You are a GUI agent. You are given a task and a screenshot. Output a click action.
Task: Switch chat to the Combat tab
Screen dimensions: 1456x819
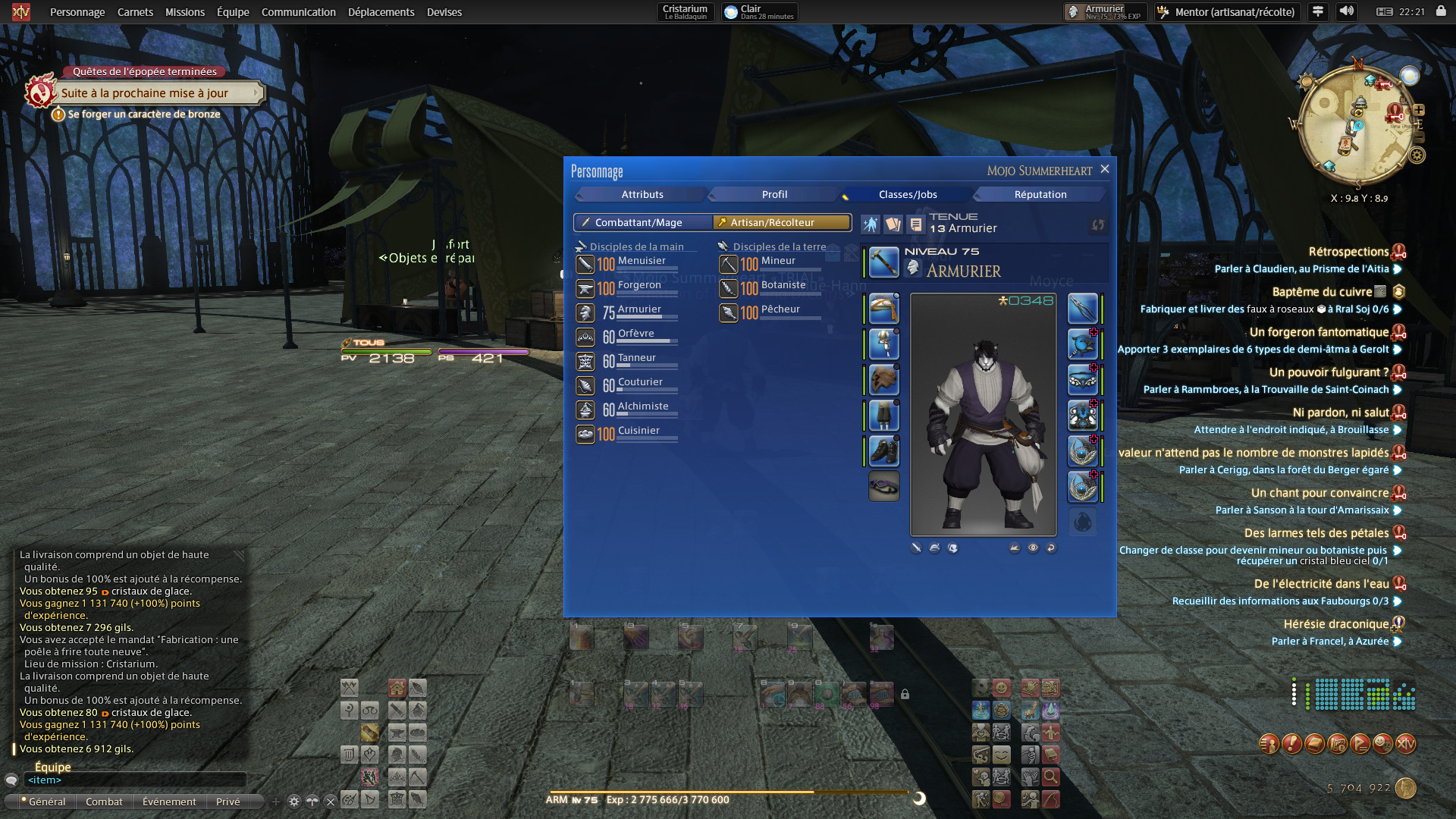click(104, 802)
